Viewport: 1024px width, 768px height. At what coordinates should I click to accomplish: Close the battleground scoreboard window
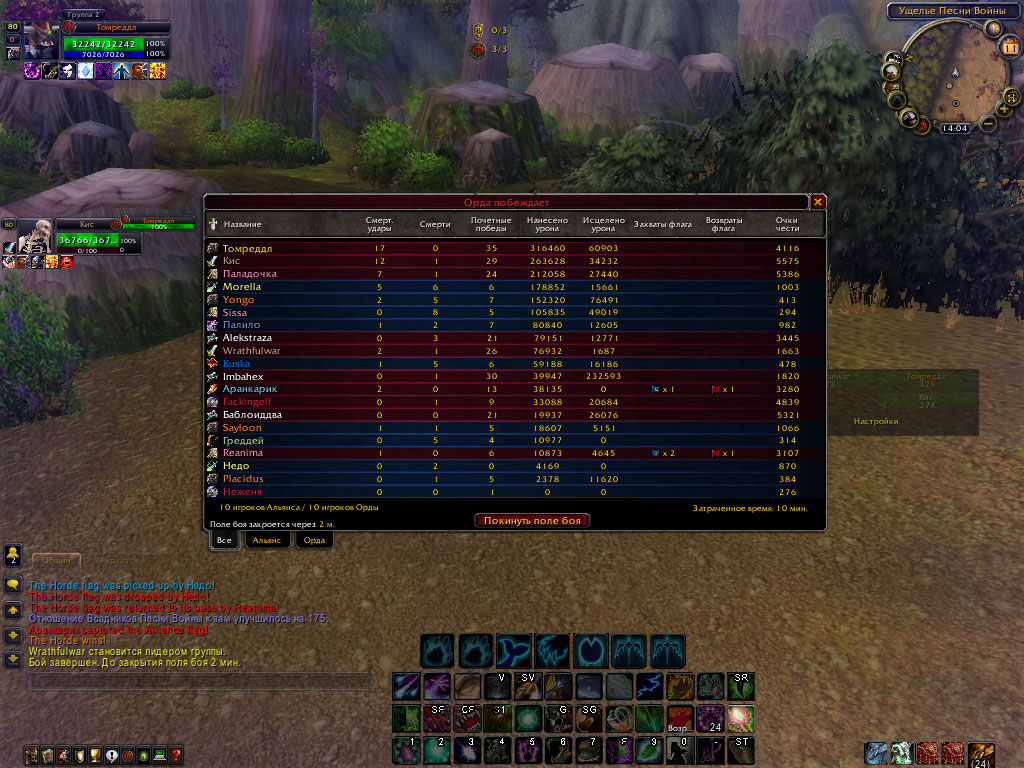click(x=818, y=202)
